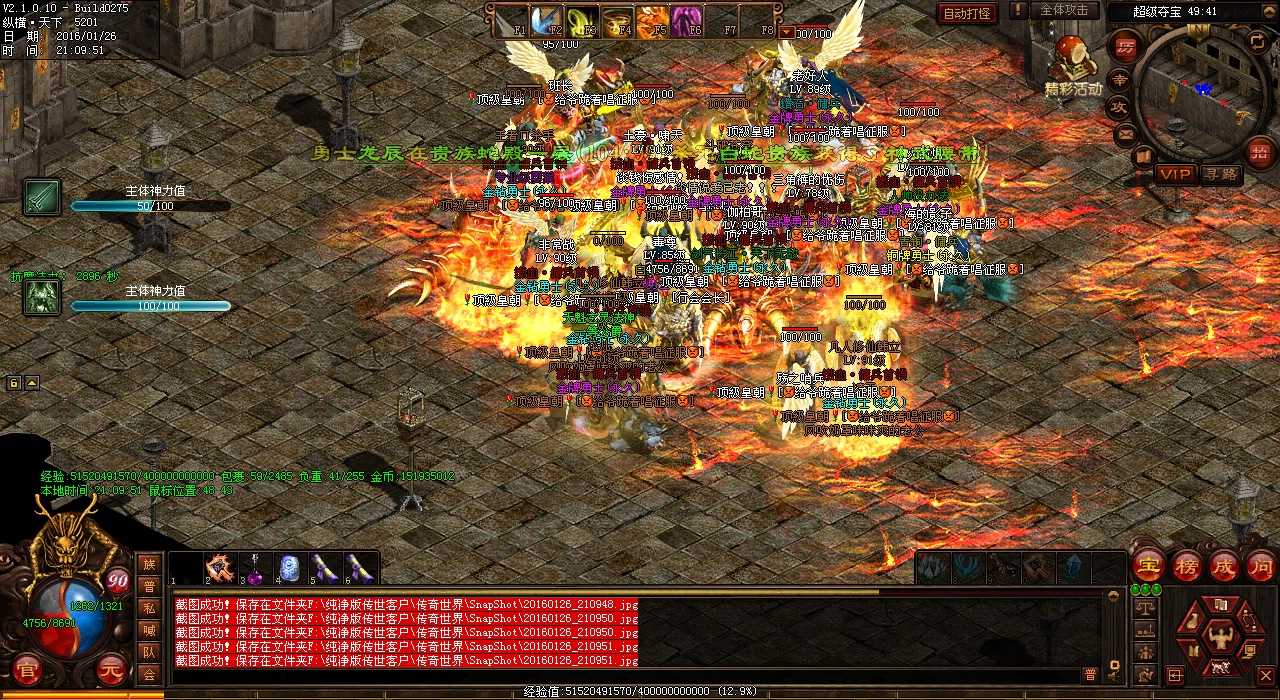Open the mail envelope icon

pyautogui.click(x=1126, y=134)
